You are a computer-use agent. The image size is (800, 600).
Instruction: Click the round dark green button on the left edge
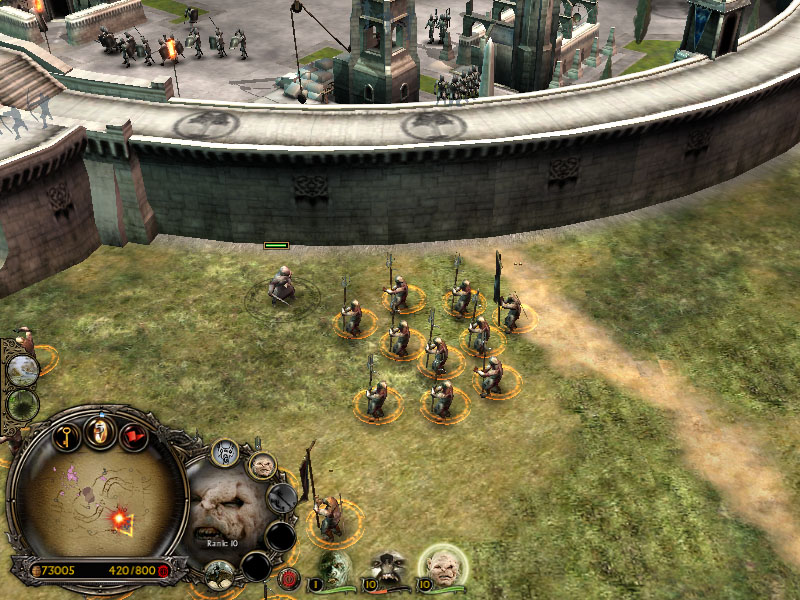(x=22, y=405)
